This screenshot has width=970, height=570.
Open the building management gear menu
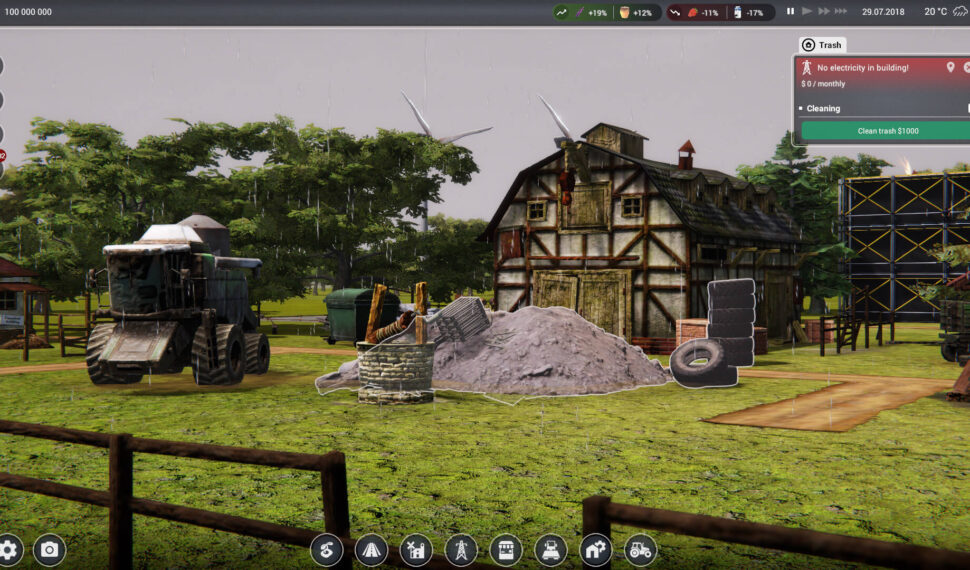tap(596, 549)
